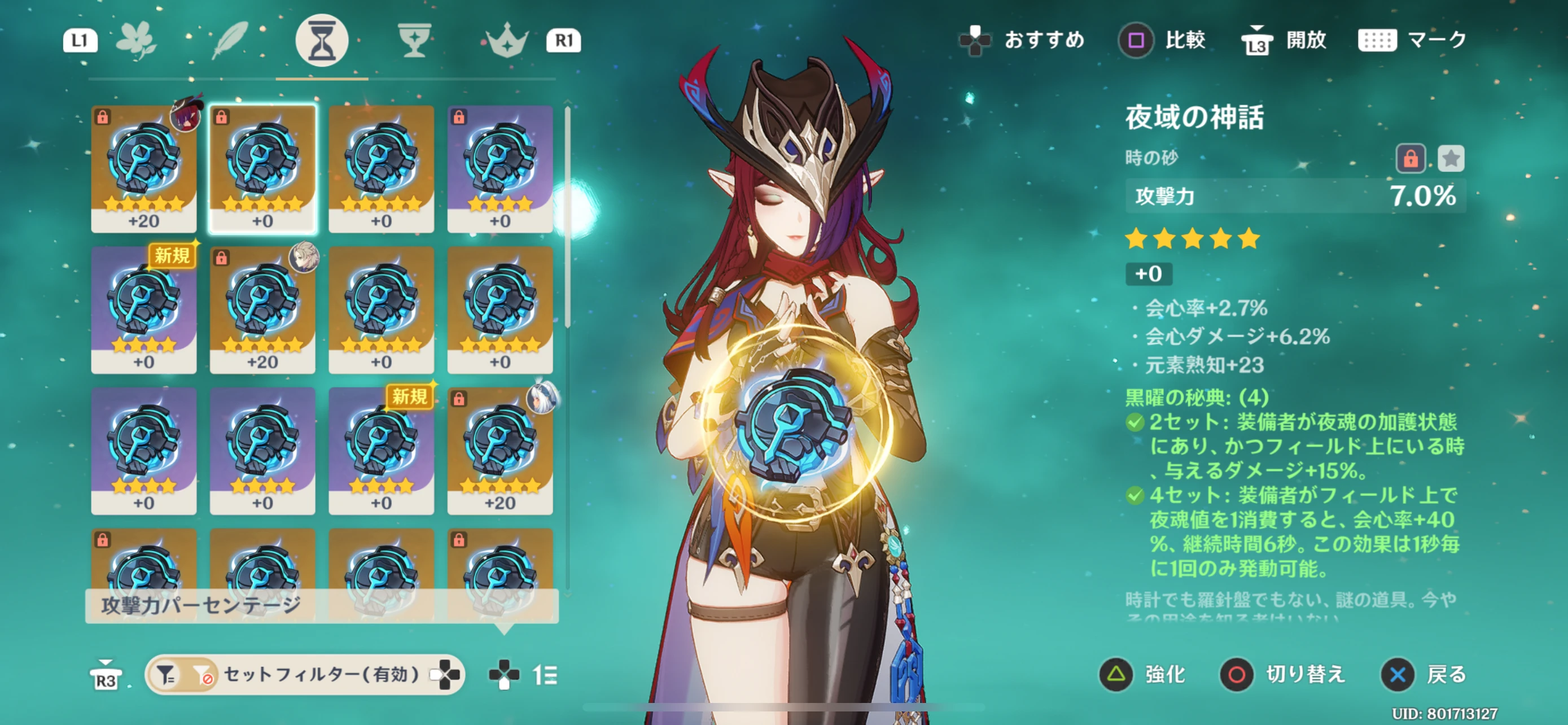Viewport: 1568px width, 725px height.
Task: Choose the 比較 compare option
Action: point(1162,40)
